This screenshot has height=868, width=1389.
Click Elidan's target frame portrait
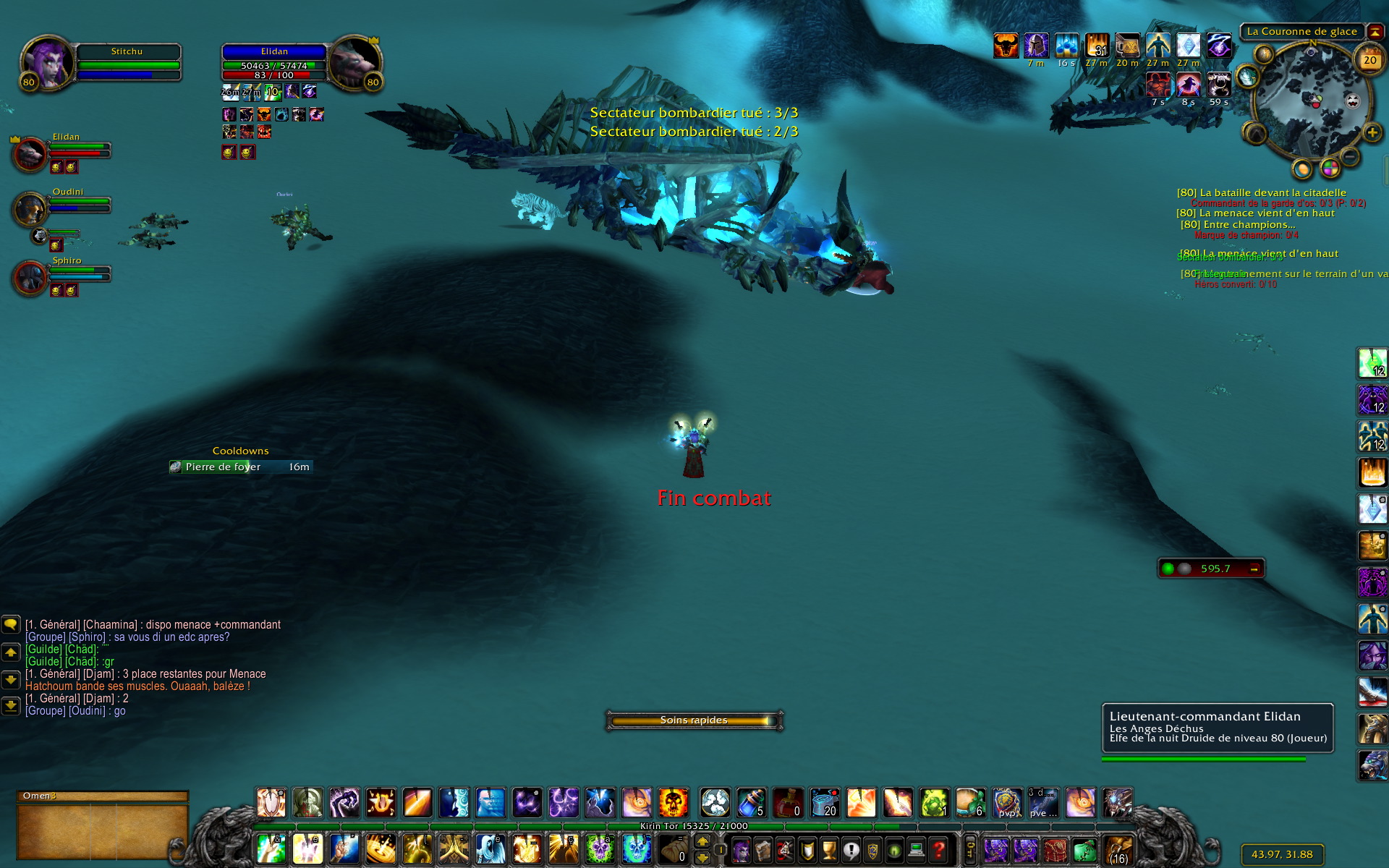354,61
